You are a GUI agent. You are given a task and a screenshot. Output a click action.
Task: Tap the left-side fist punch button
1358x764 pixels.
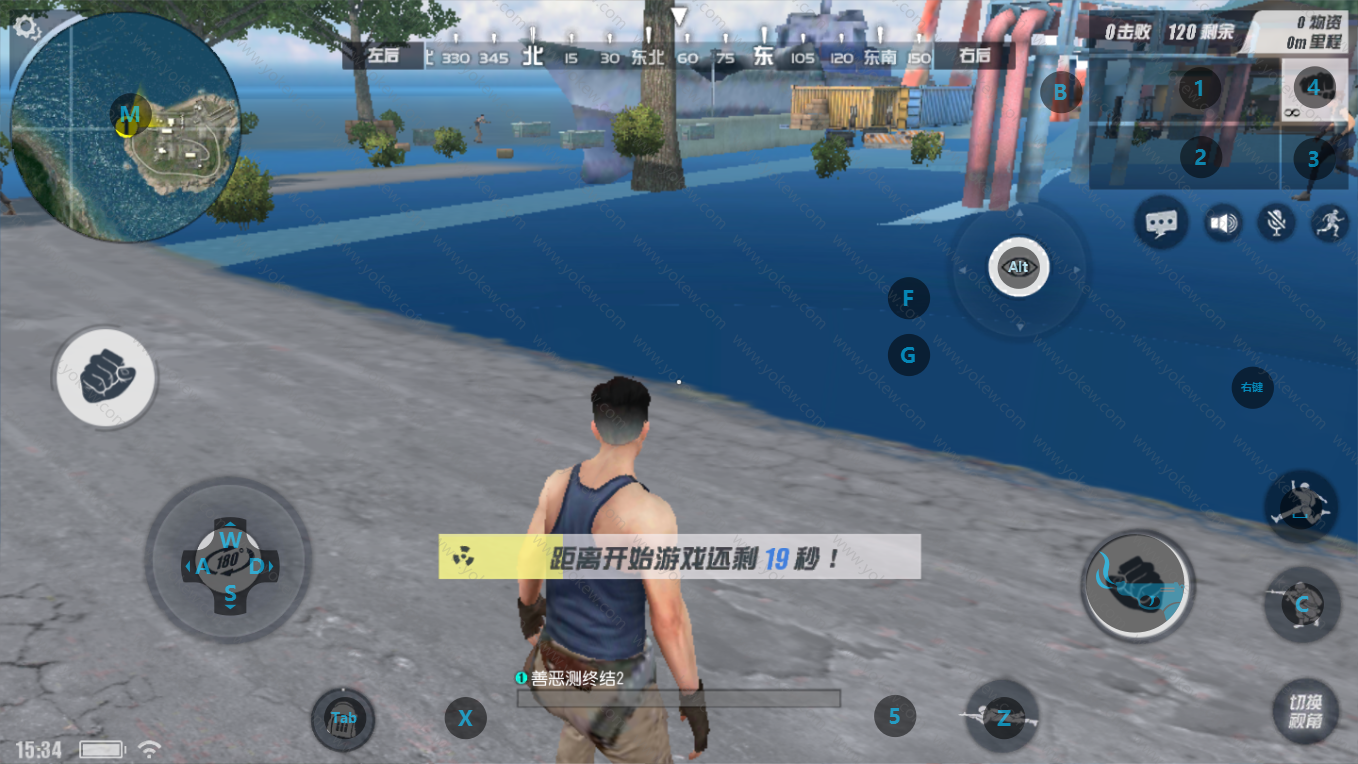coord(104,377)
